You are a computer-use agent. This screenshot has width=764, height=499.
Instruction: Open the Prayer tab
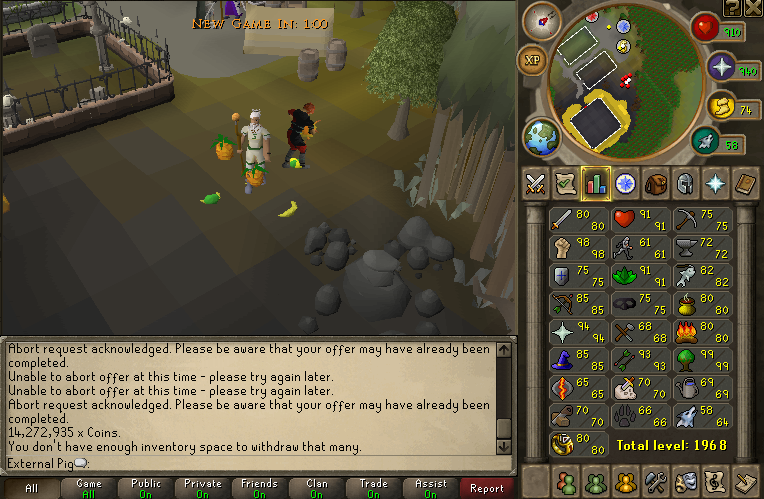716,184
